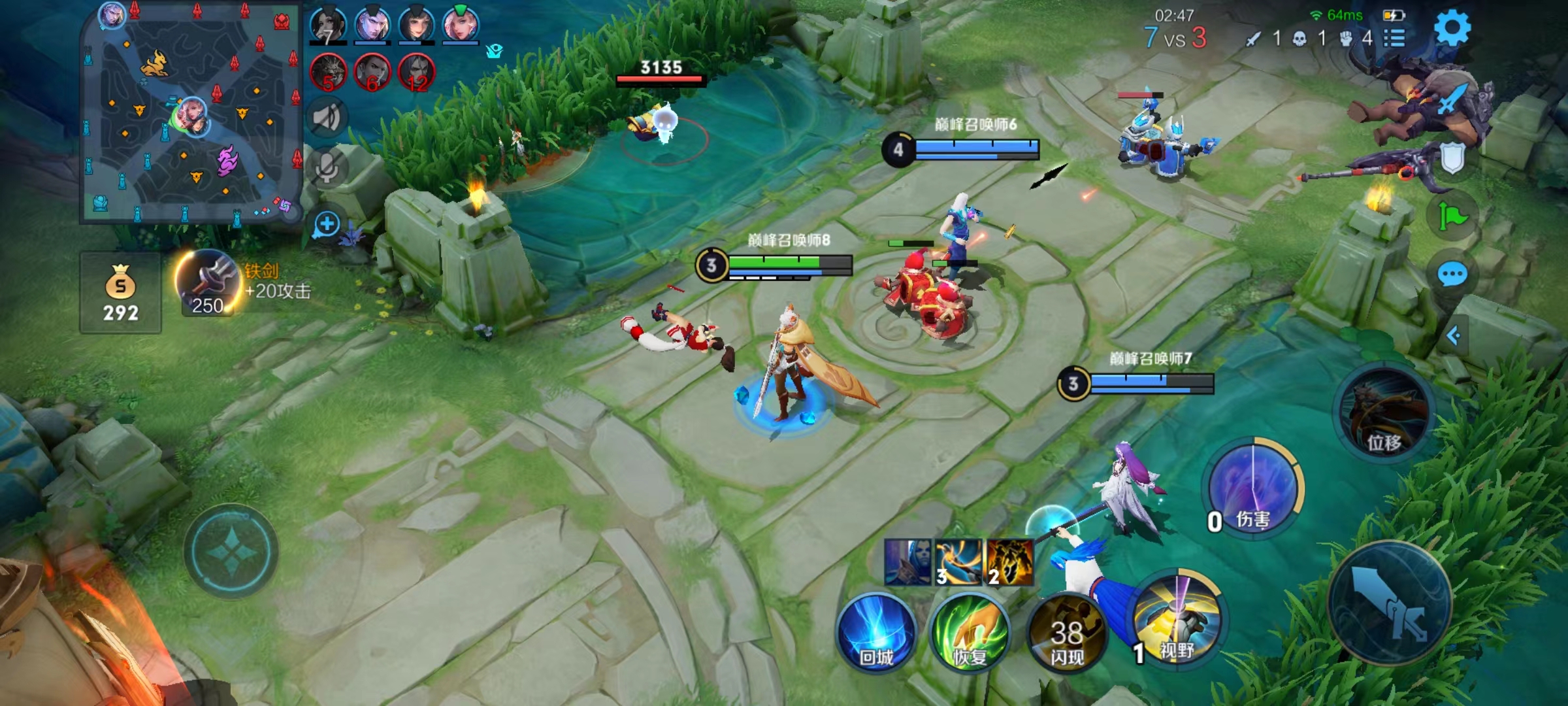The height and width of the screenshot is (706, 1568).
Task: Toggle the microphone button
Action: pos(326,167)
